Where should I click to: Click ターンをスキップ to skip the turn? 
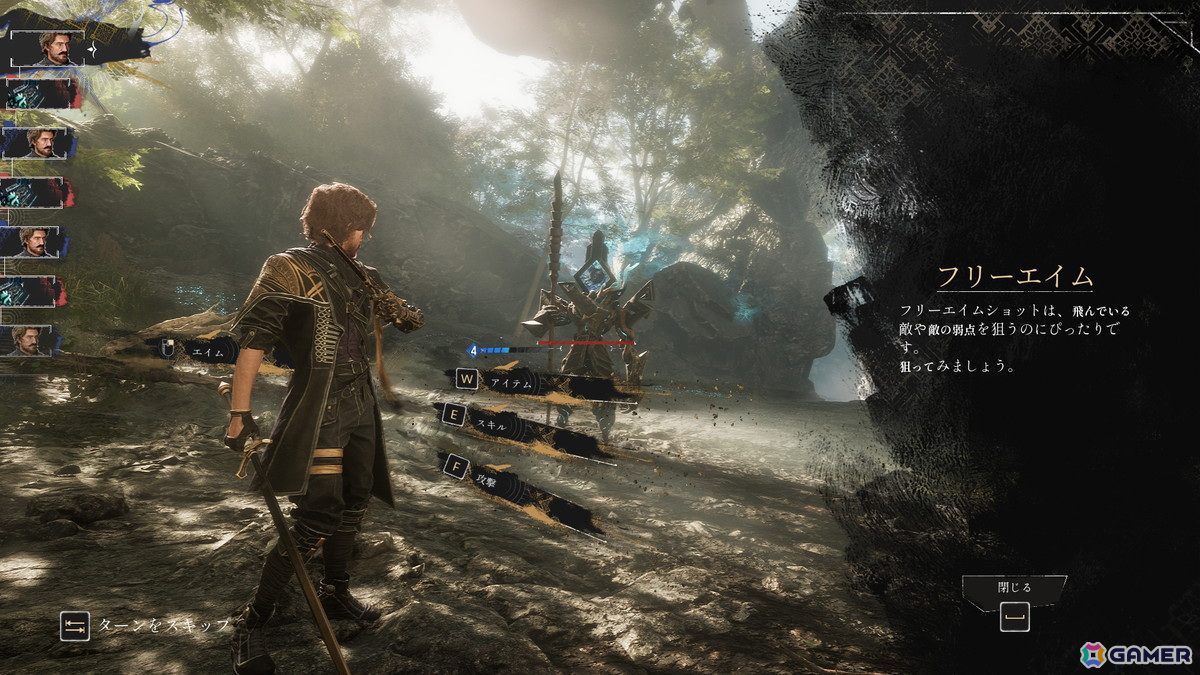point(160,625)
